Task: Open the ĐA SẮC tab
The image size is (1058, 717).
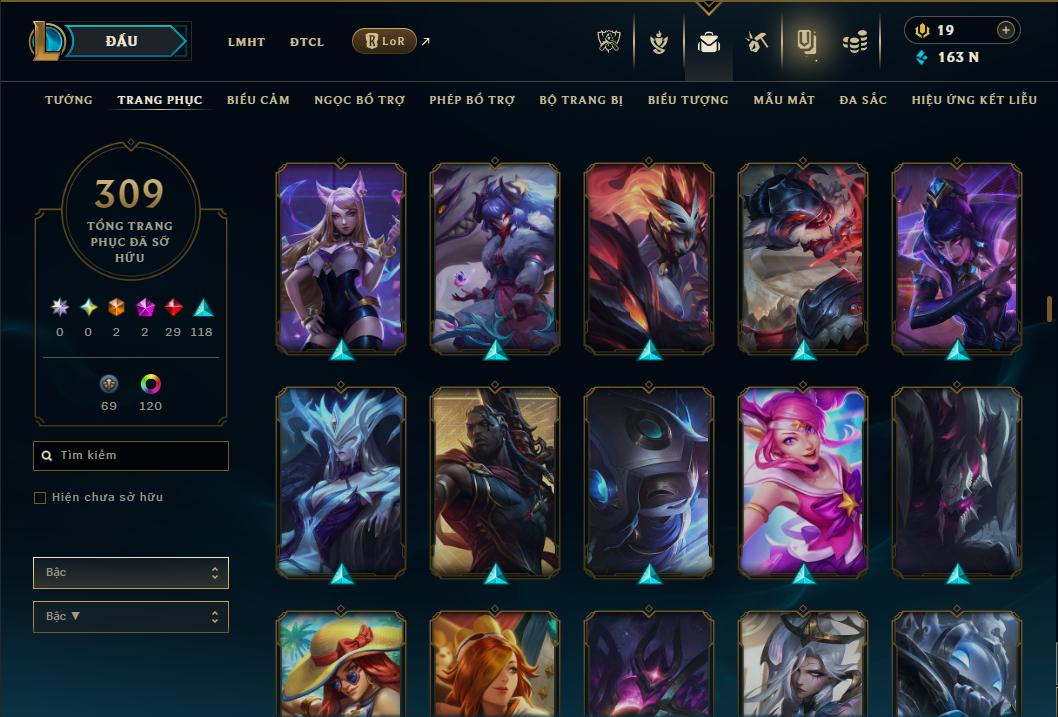Action: (x=863, y=100)
